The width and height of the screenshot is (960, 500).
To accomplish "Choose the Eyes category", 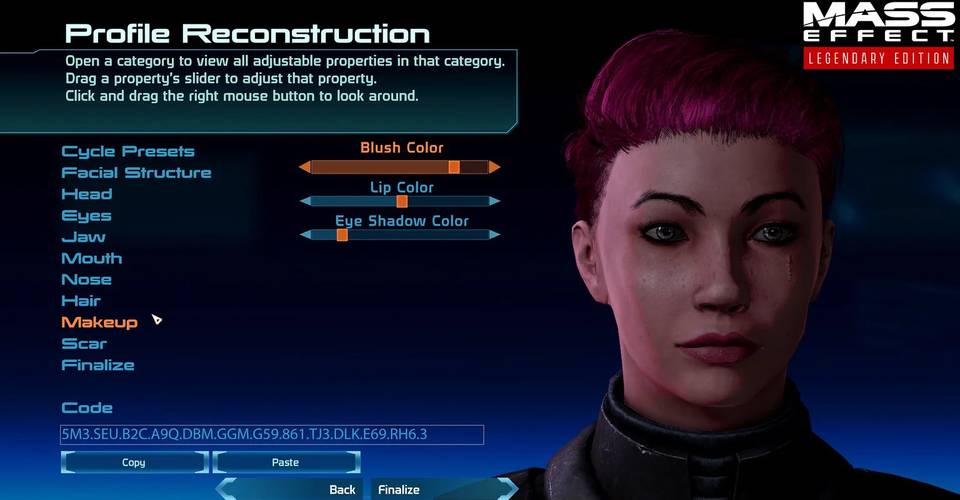I will (x=87, y=216).
